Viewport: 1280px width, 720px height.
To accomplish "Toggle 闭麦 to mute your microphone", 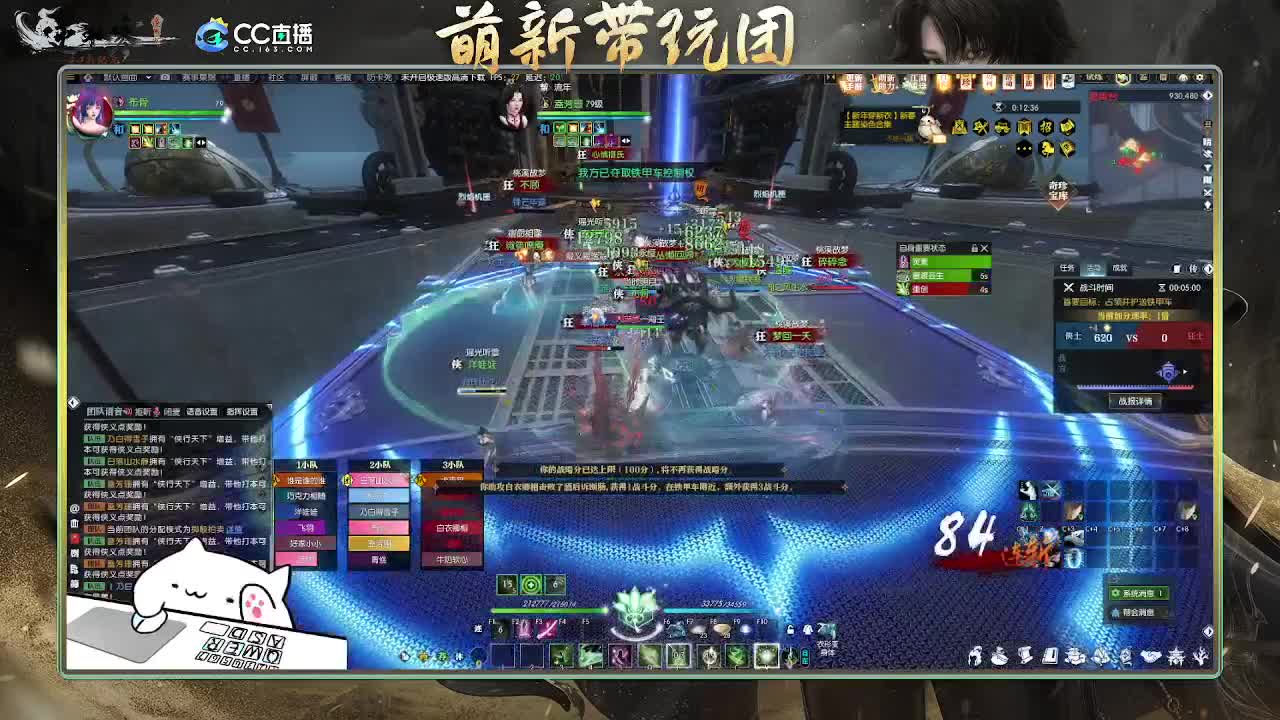I will [172, 411].
